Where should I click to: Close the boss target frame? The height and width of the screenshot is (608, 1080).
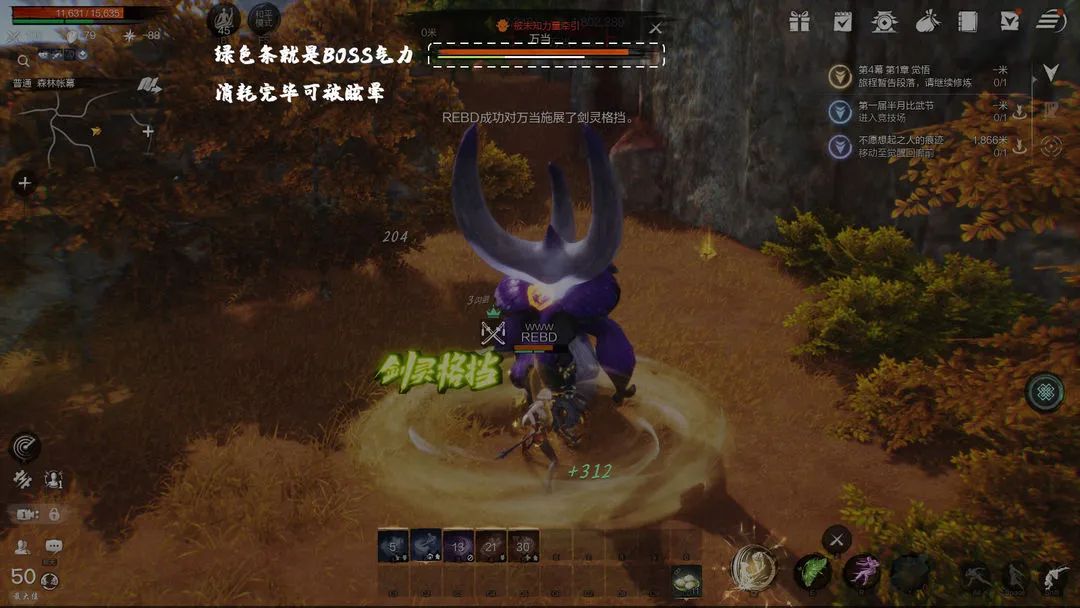655,28
